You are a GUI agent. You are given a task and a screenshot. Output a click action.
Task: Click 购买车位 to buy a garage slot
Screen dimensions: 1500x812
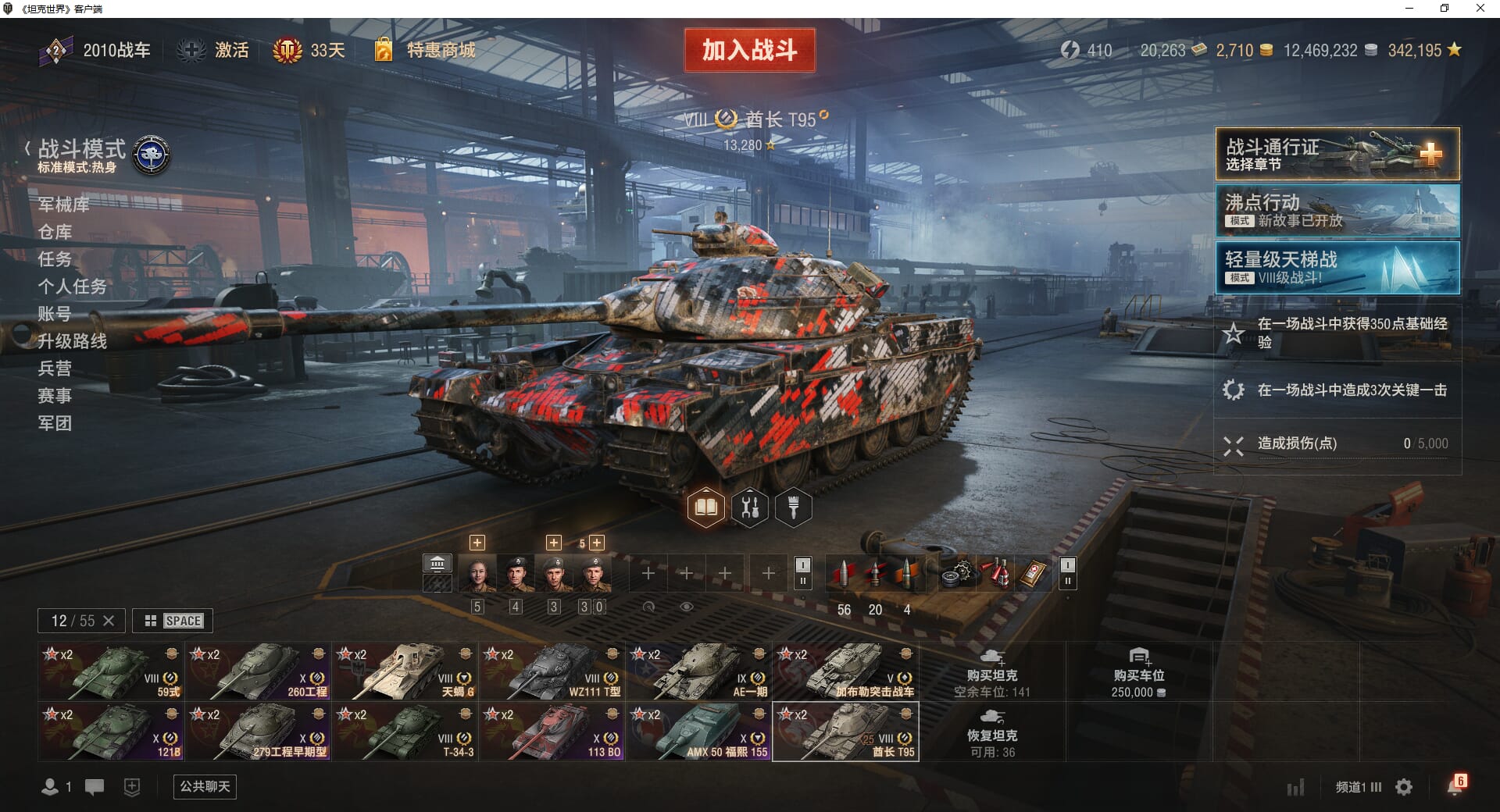(x=1138, y=672)
